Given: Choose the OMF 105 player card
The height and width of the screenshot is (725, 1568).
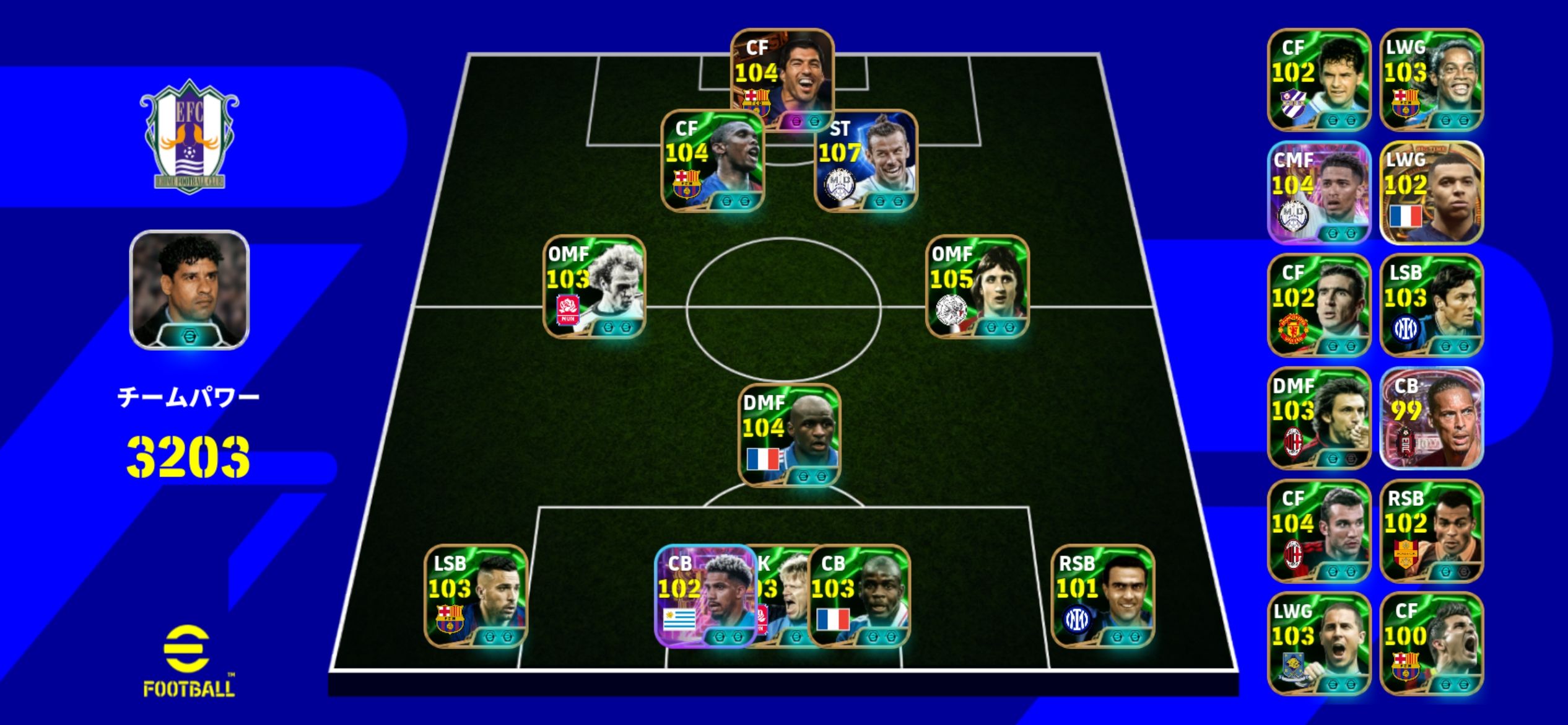Looking at the screenshot, I should pyautogui.click(x=977, y=286).
